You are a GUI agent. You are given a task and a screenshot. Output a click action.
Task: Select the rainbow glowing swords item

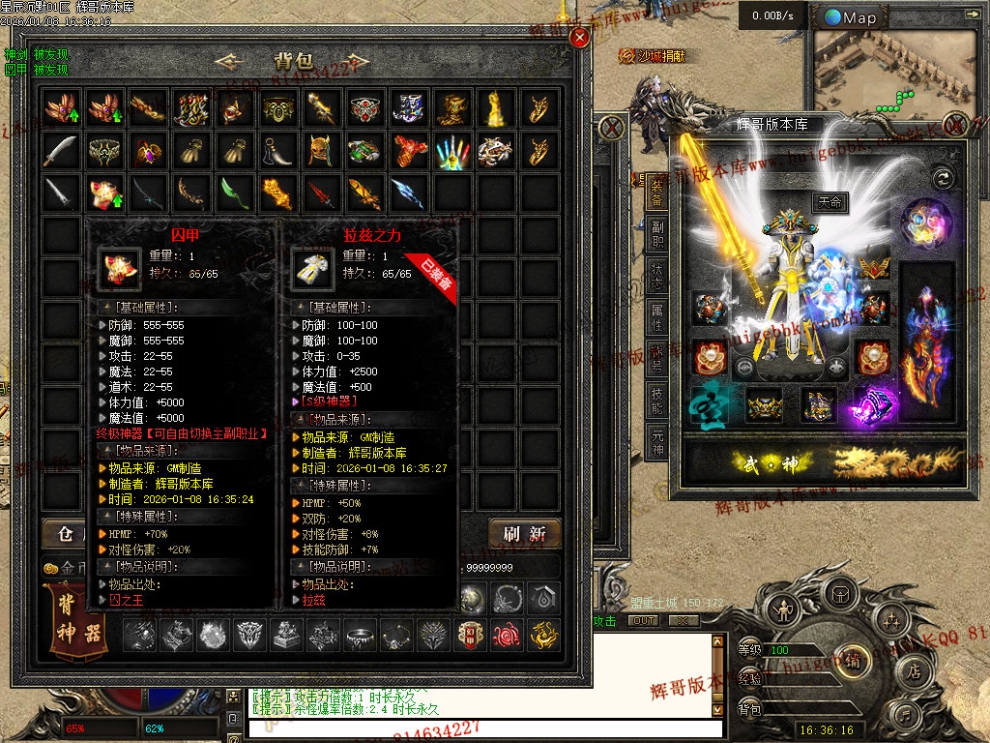[451, 150]
